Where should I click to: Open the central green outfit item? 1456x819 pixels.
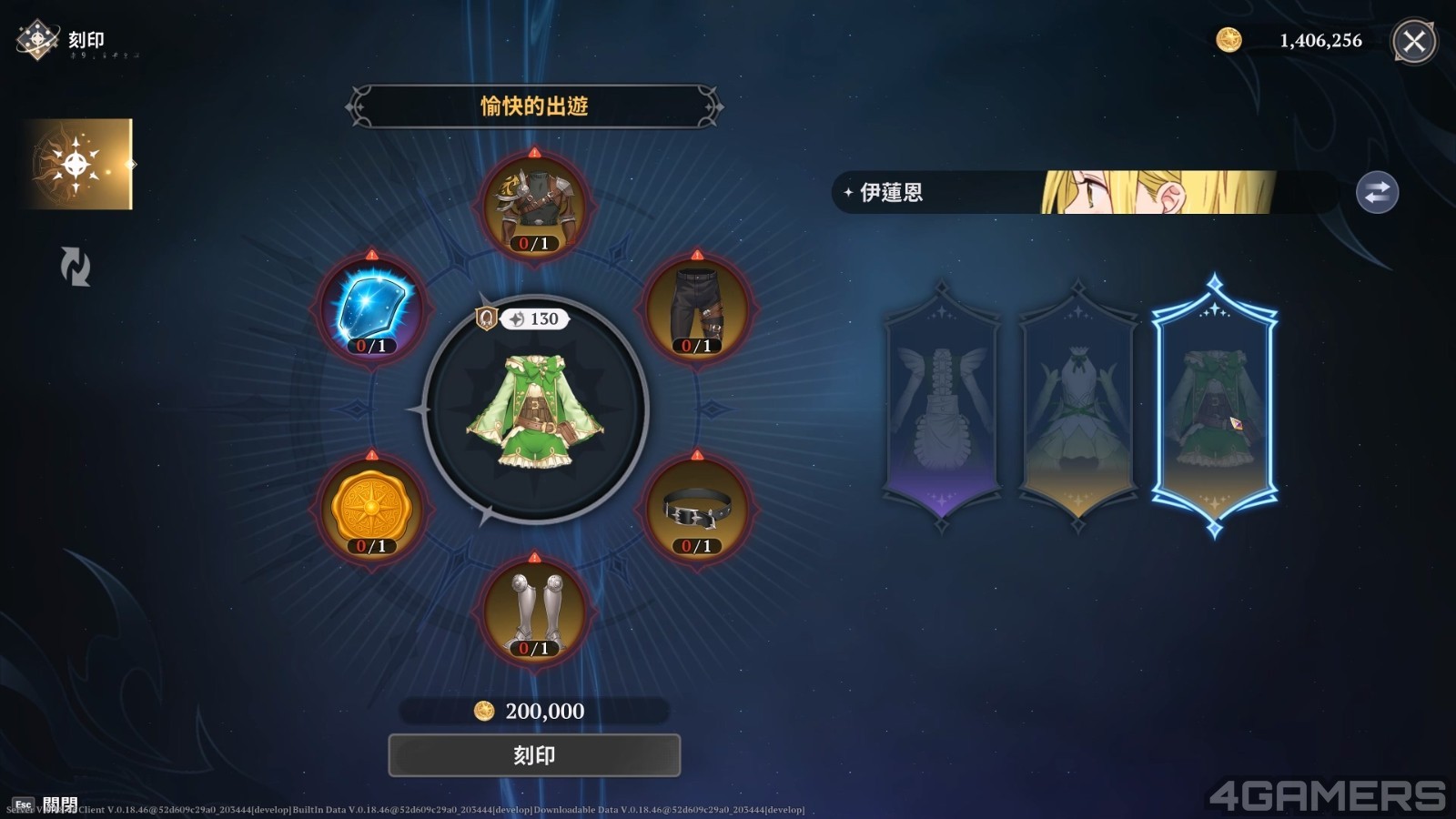(x=535, y=409)
